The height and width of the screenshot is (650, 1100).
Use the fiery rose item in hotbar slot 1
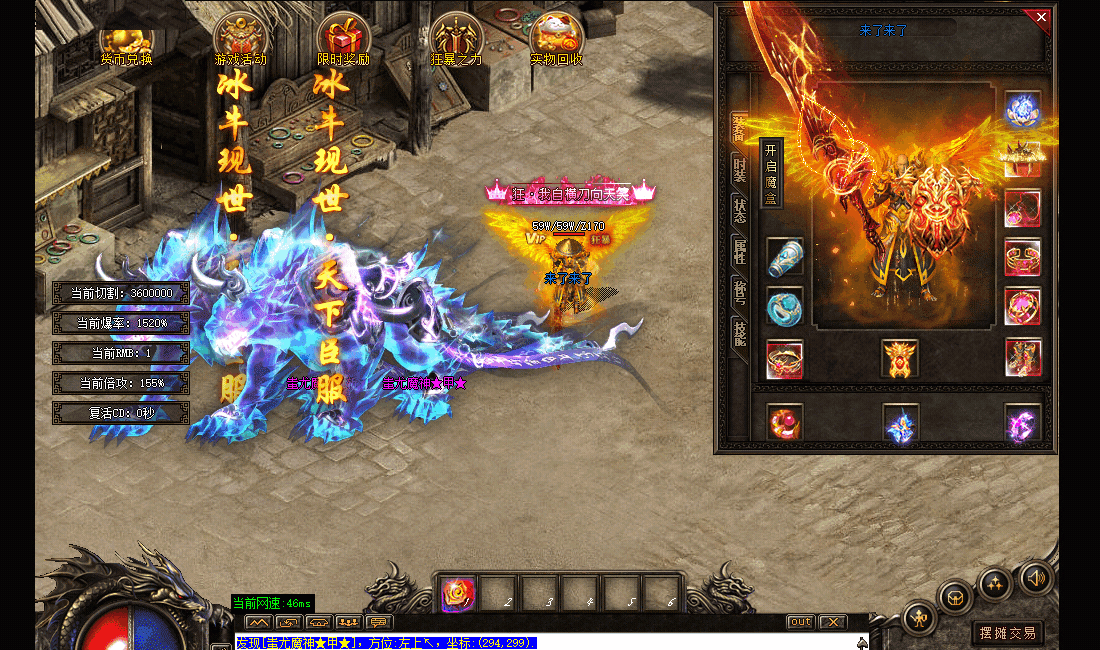pyautogui.click(x=458, y=594)
